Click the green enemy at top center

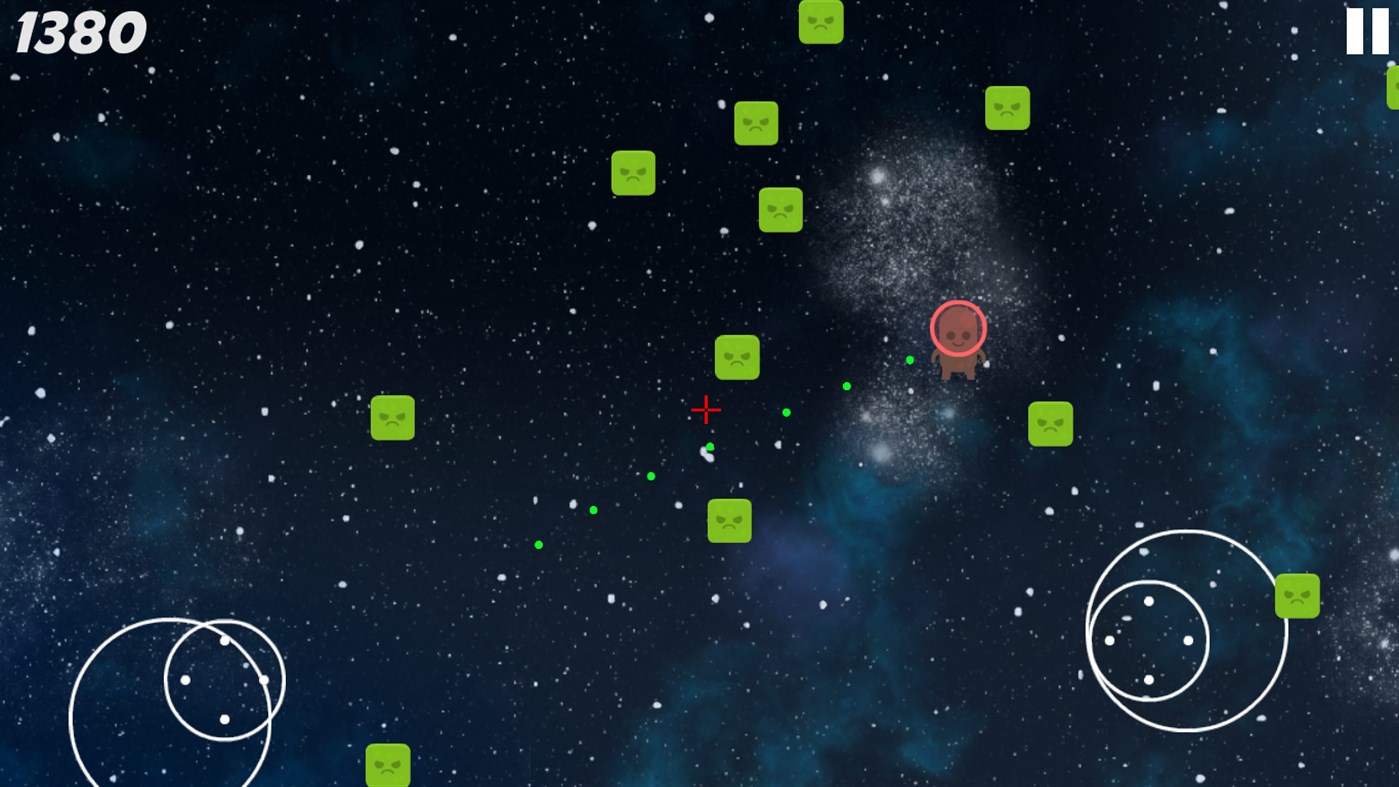click(821, 21)
